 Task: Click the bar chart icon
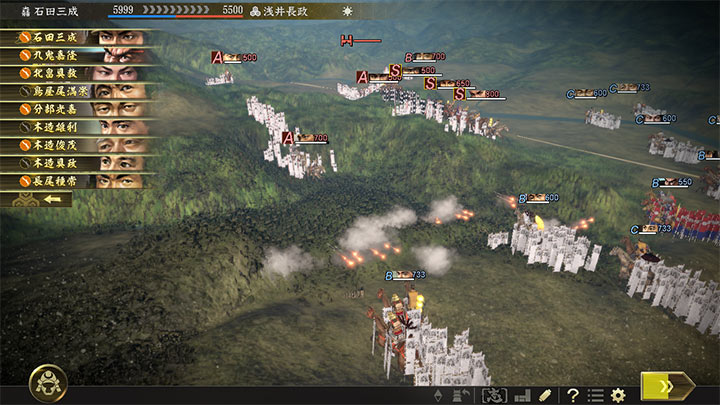[521, 395]
